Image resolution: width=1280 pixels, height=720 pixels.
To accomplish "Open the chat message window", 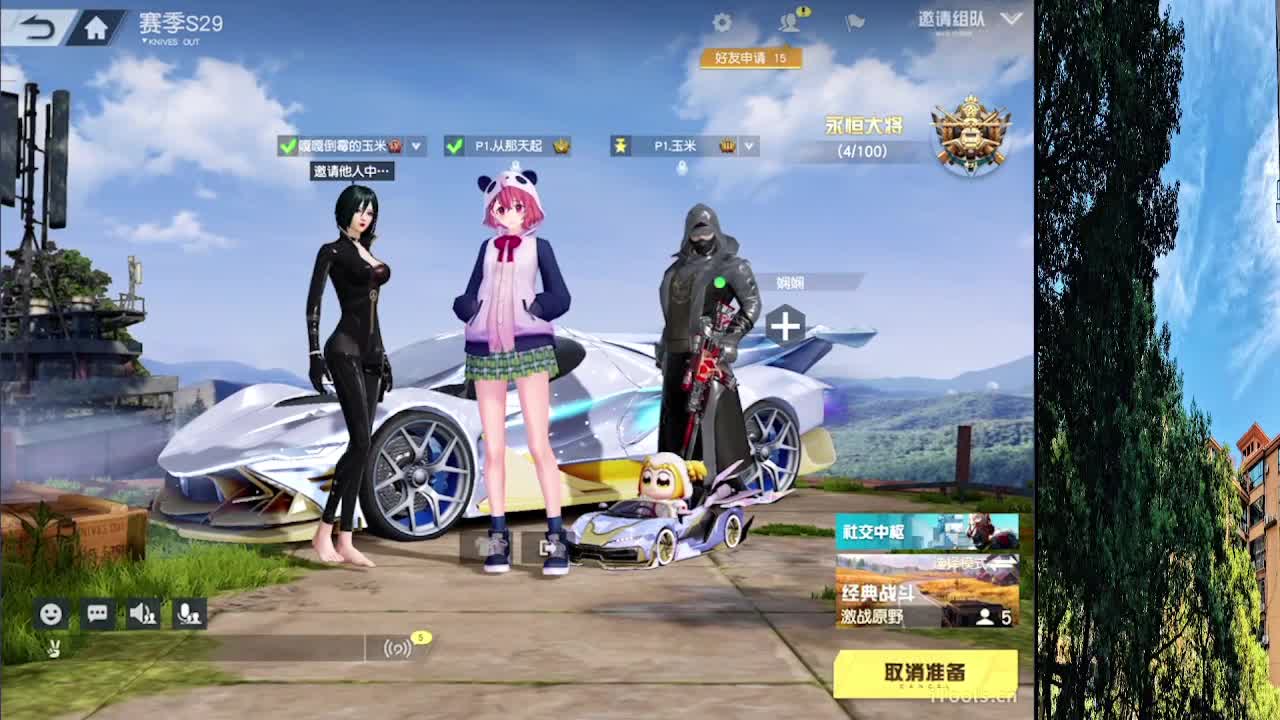I will pyautogui.click(x=95, y=614).
